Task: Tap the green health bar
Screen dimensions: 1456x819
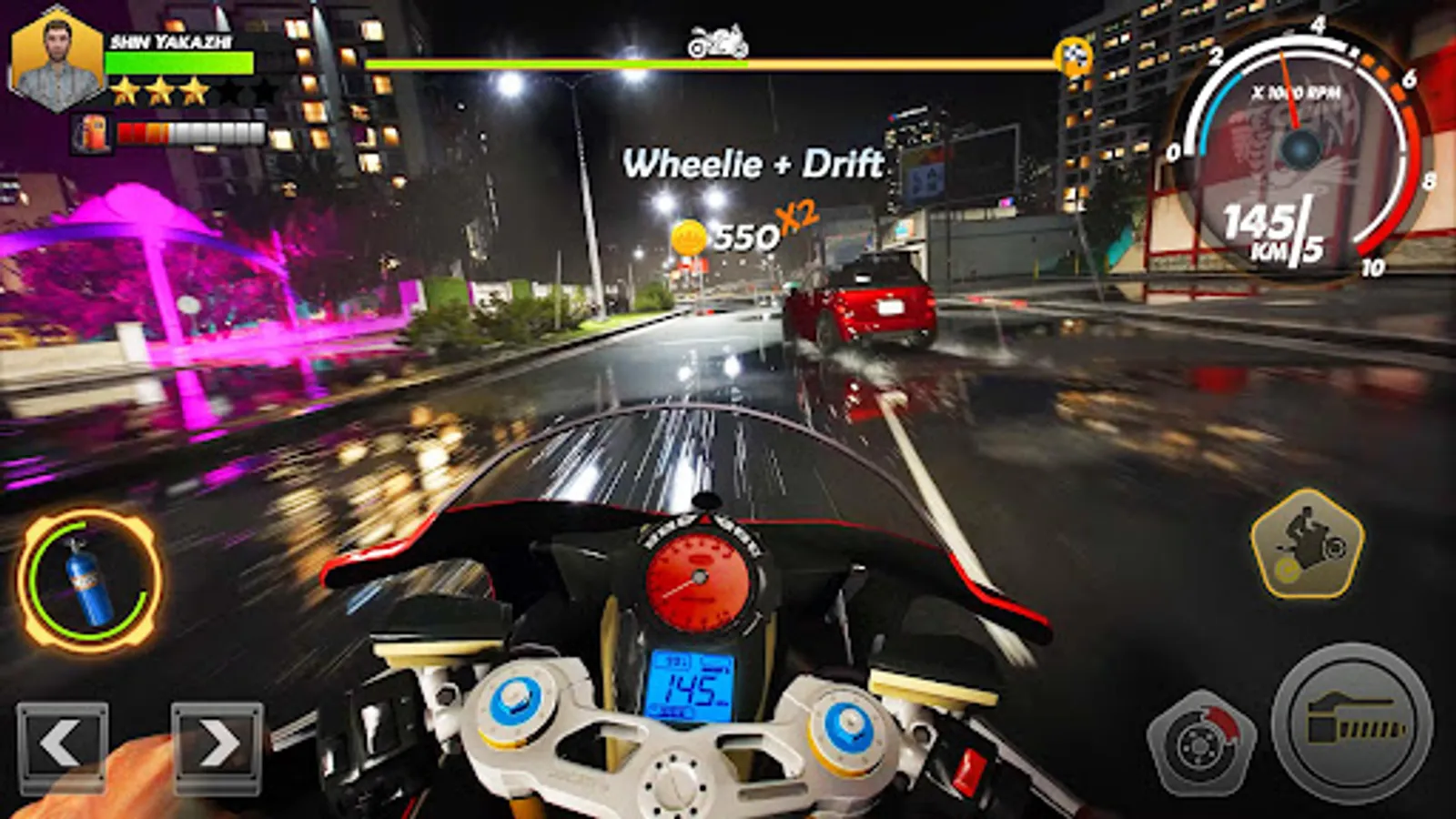Action: (x=180, y=62)
